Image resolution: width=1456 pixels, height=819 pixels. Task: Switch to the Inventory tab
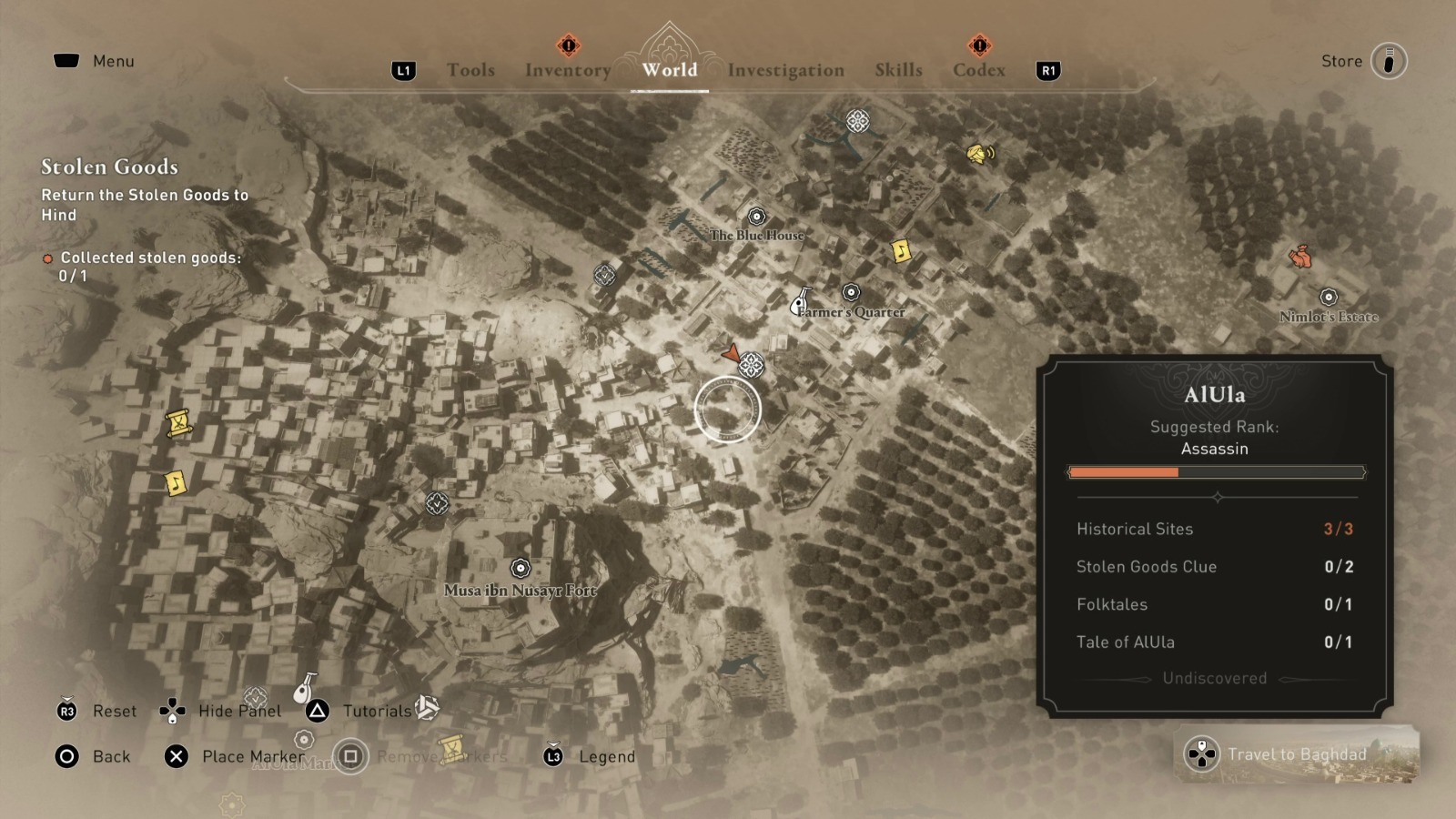(x=567, y=69)
